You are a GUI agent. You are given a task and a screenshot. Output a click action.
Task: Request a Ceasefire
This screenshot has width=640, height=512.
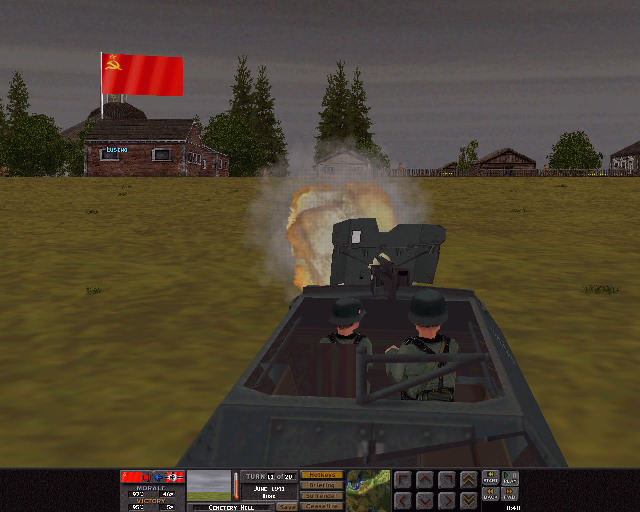321,506
